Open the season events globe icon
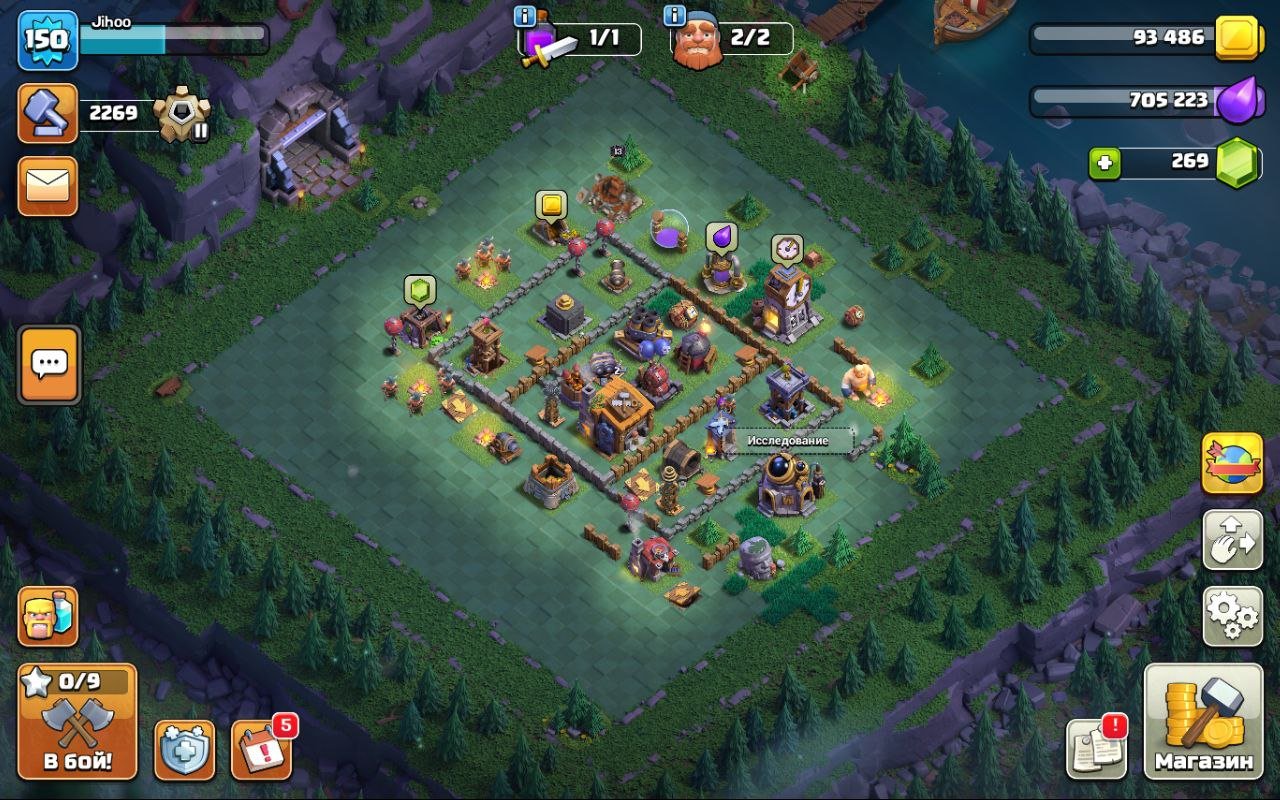The width and height of the screenshot is (1280, 800). coord(1232,463)
